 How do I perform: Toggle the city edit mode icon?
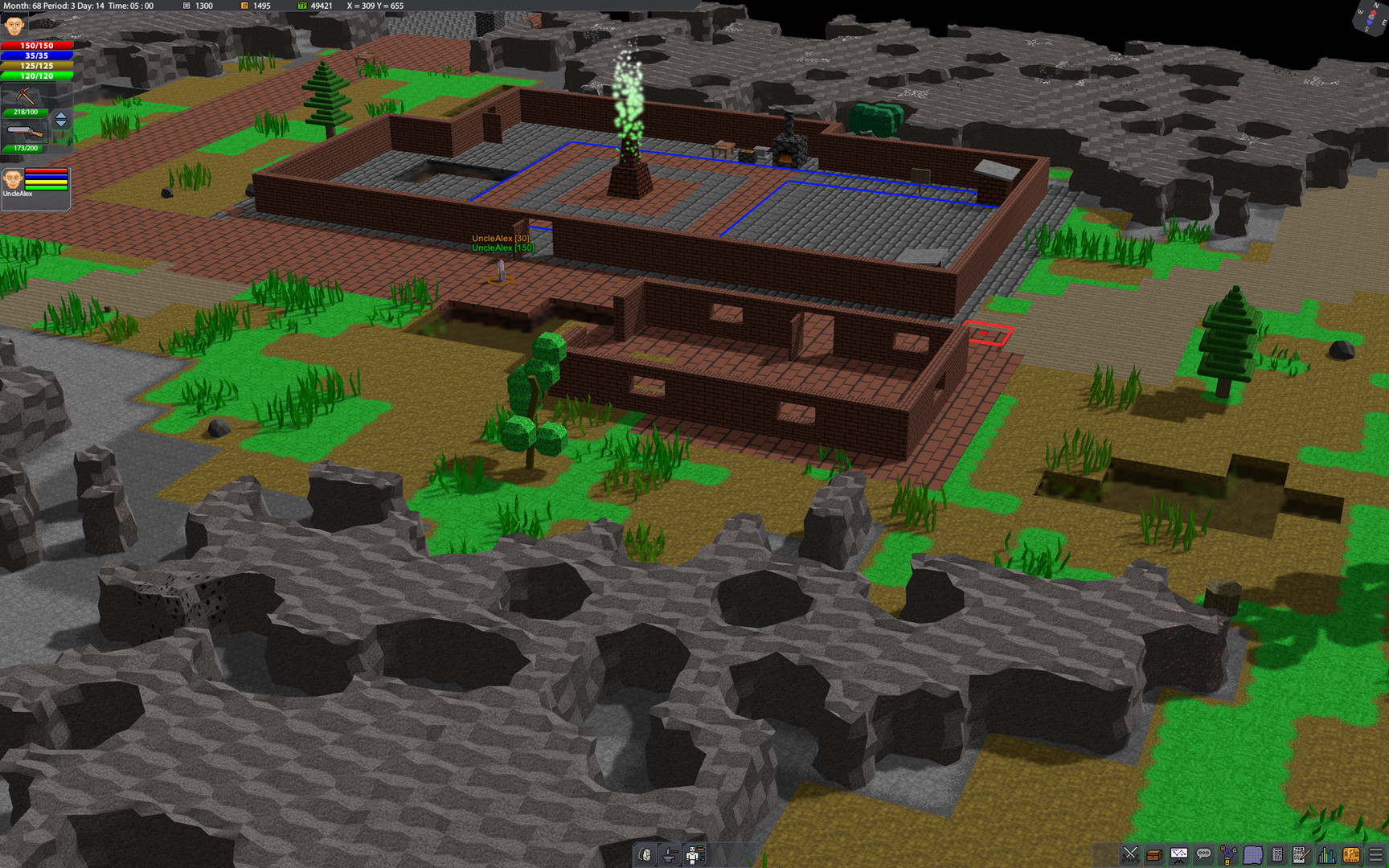[x=1352, y=854]
